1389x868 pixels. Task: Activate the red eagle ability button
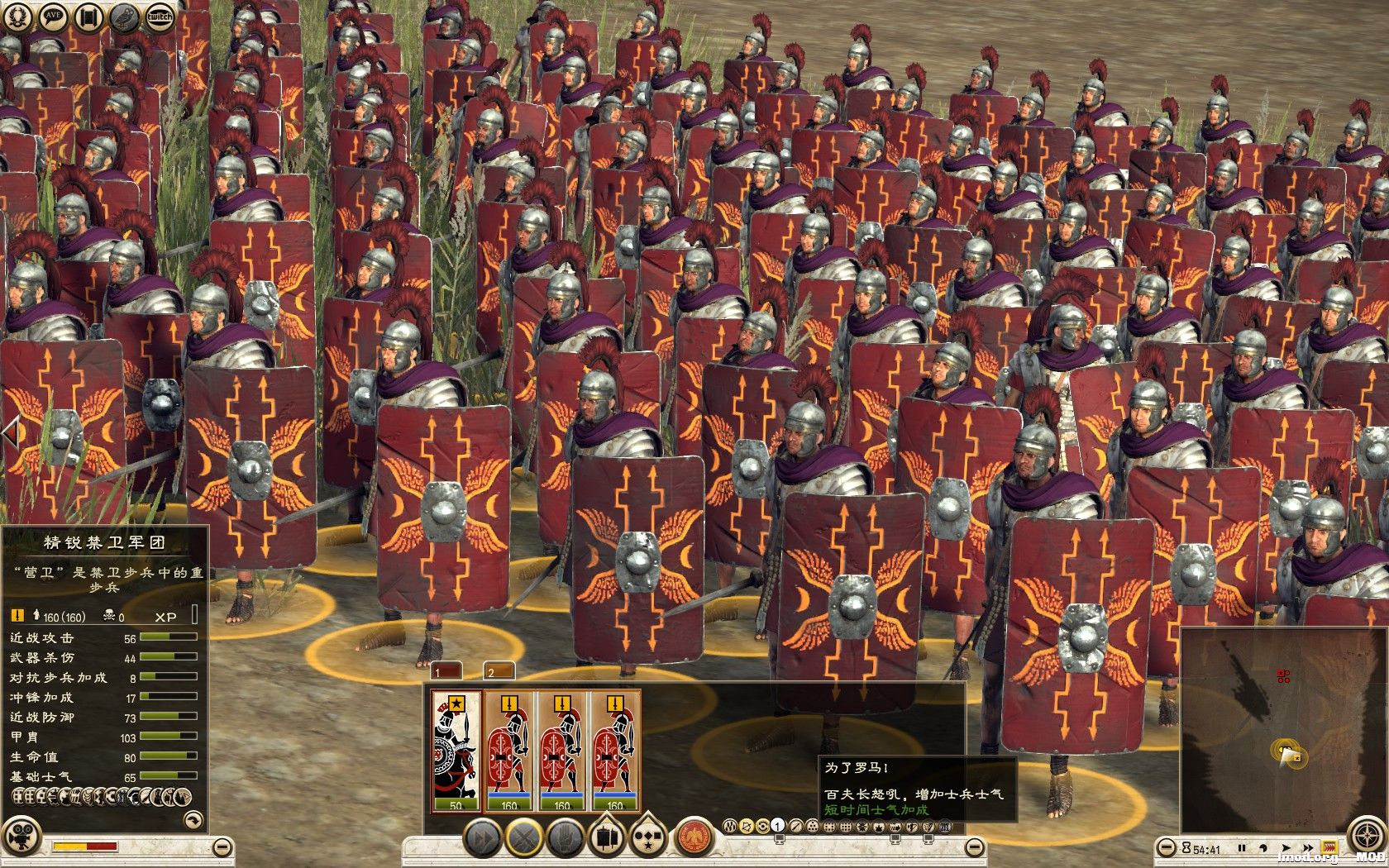click(694, 839)
